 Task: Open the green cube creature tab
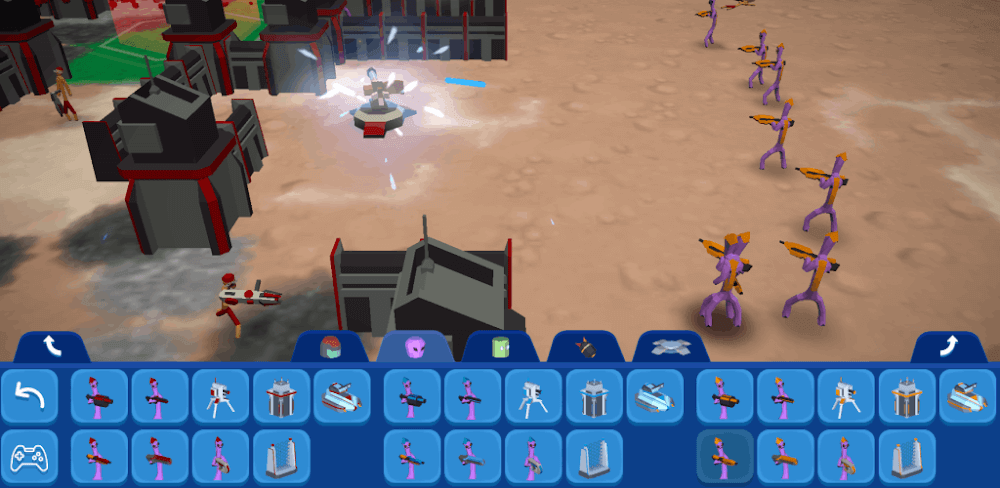click(501, 347)
